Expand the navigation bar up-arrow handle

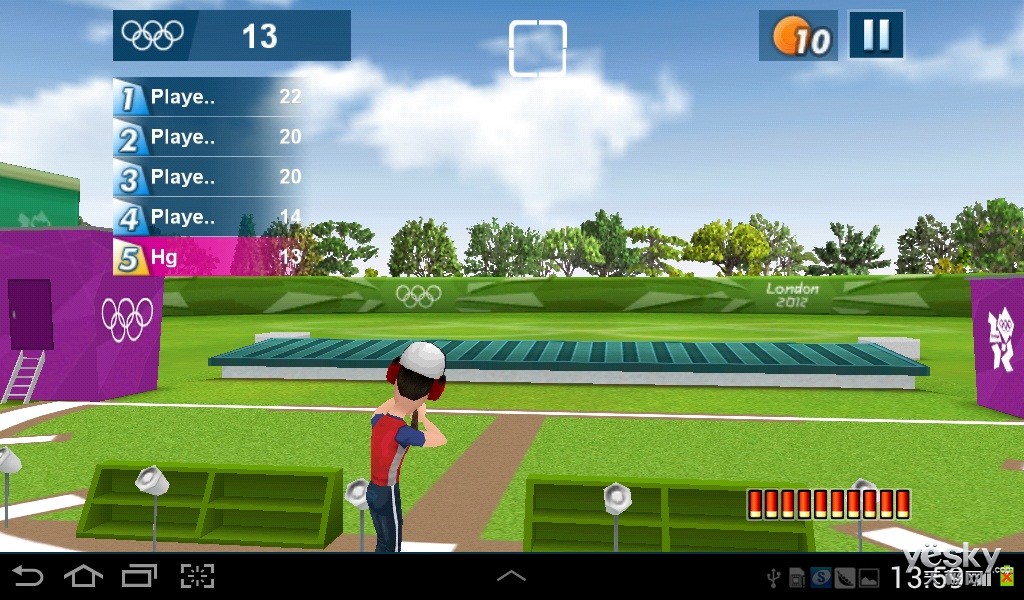click(x=511, y=576)
